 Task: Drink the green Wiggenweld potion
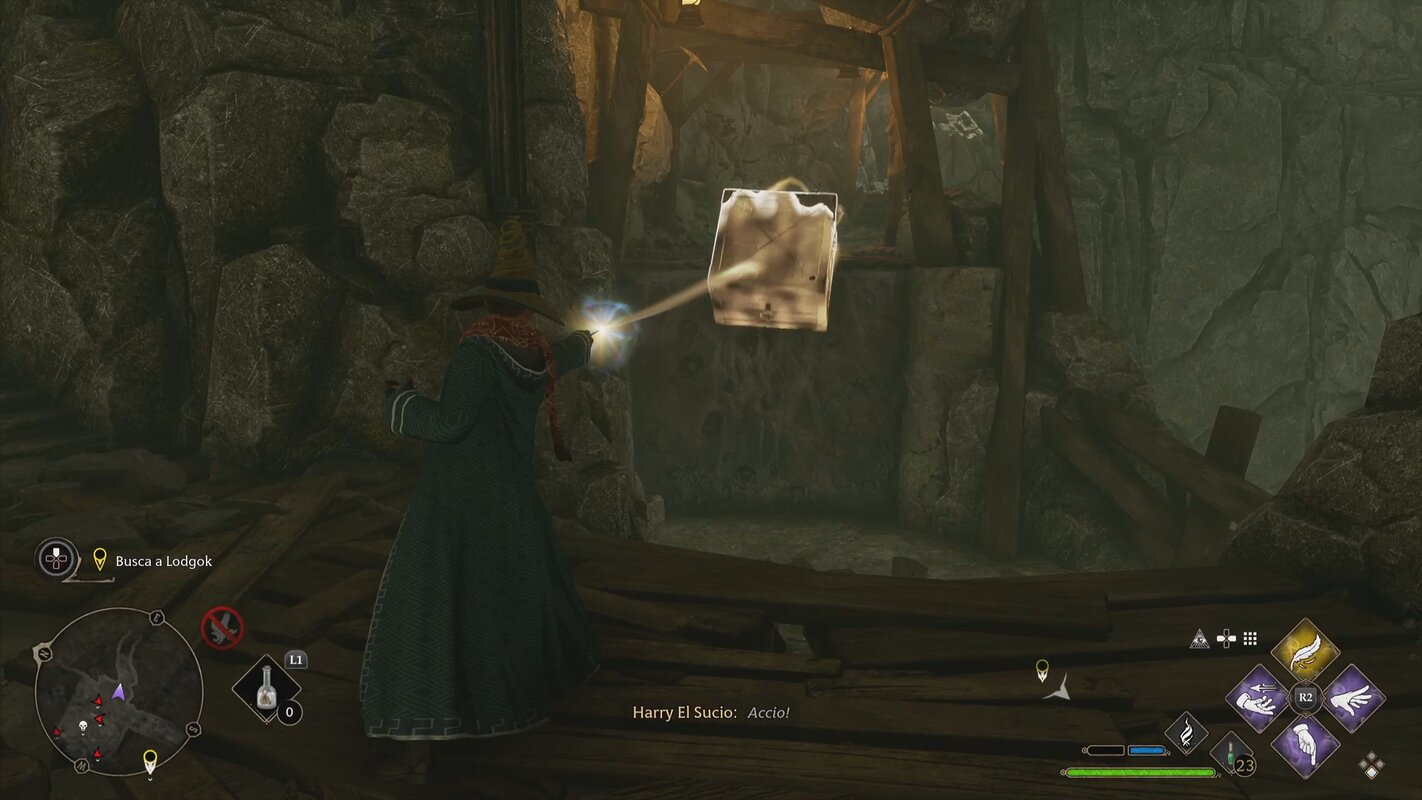pyautogui.click(x=1230, y=755)
